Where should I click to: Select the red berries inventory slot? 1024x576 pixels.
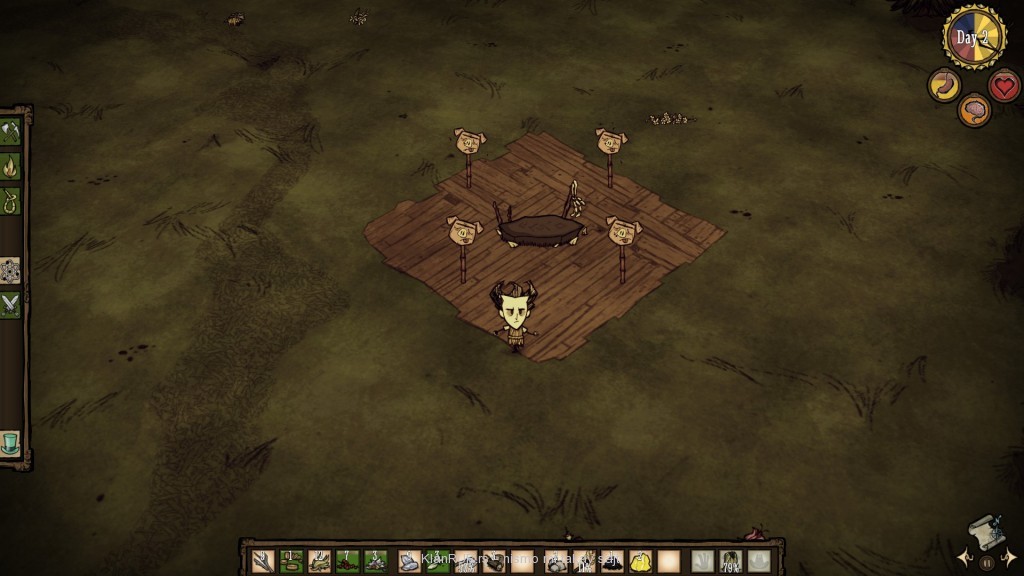tap(347, 562)
